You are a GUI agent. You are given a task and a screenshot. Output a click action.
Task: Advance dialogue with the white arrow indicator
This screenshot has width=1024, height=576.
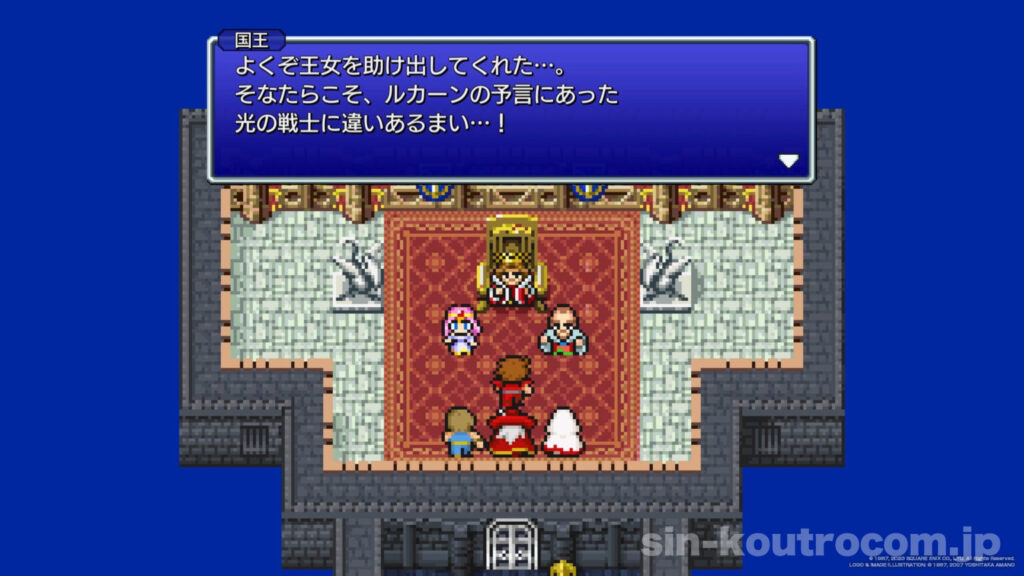click(789, 161)
